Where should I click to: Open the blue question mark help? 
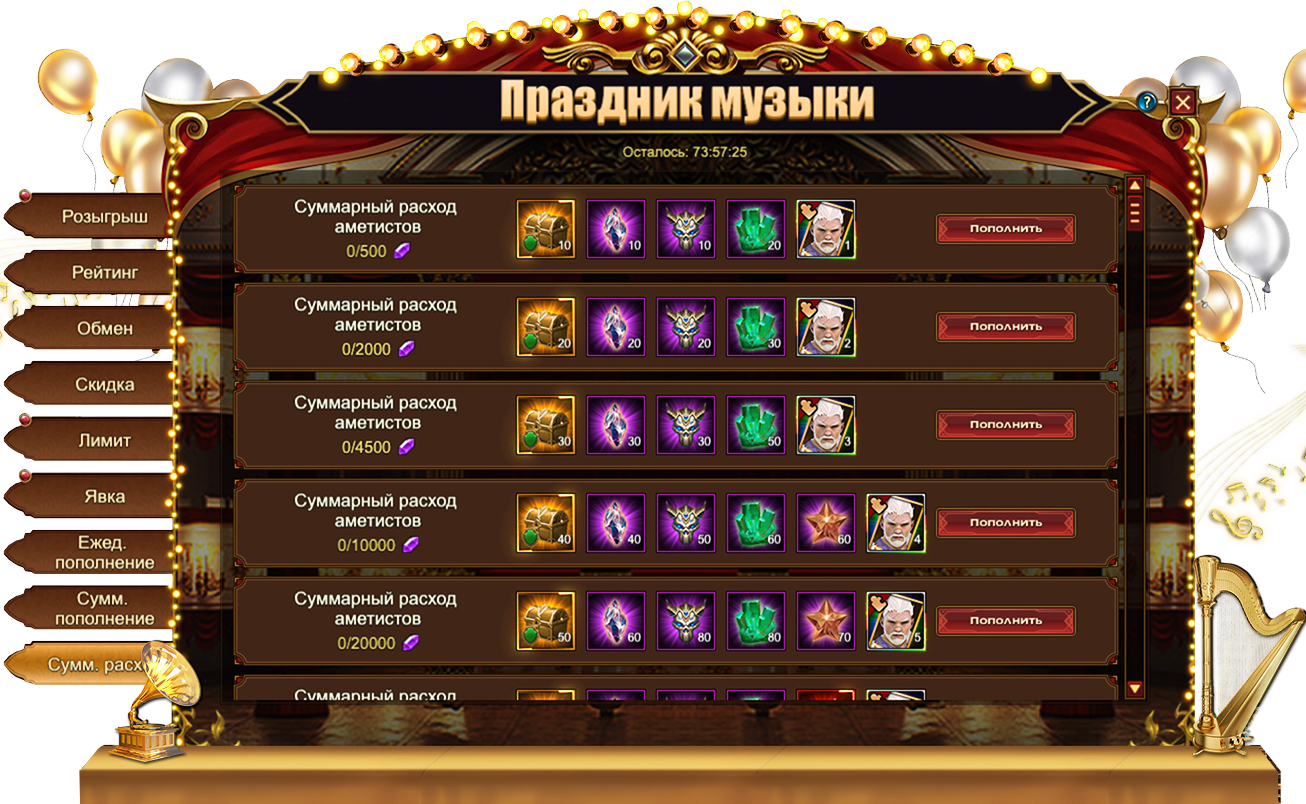click(1147, 102)
